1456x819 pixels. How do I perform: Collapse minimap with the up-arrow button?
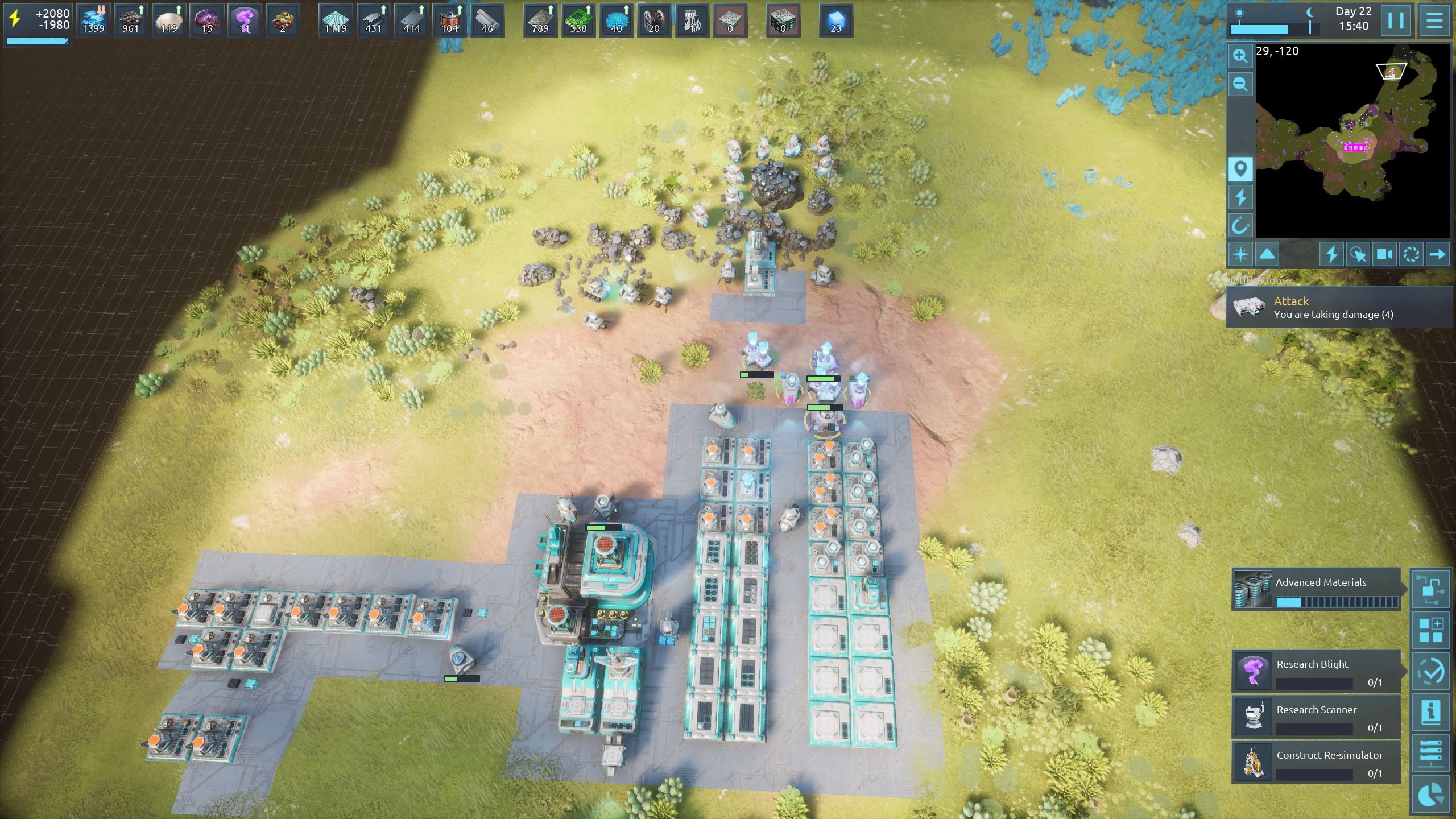click(x=1267, y=254)
